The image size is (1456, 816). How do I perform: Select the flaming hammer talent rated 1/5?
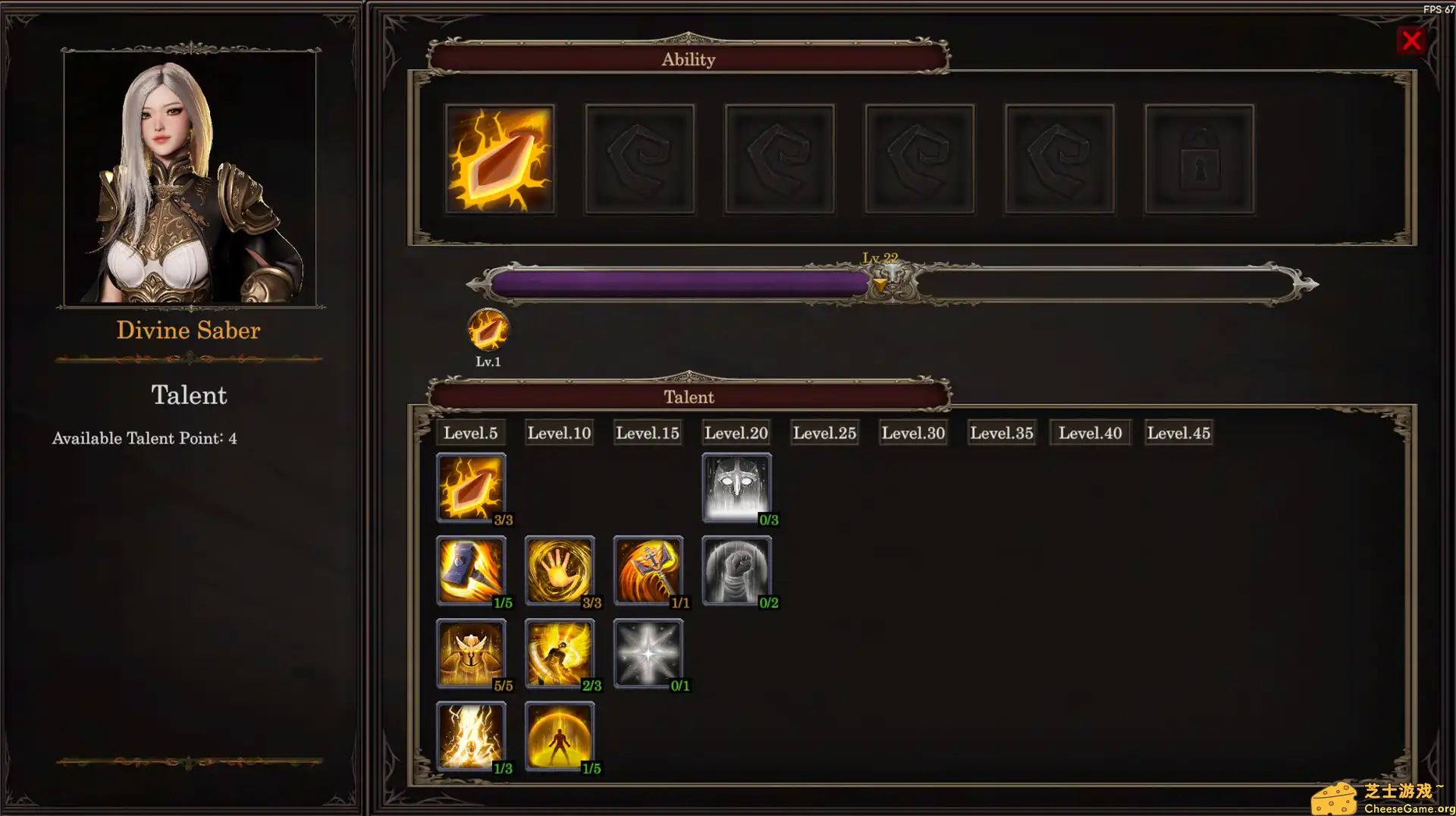(471, 569)
